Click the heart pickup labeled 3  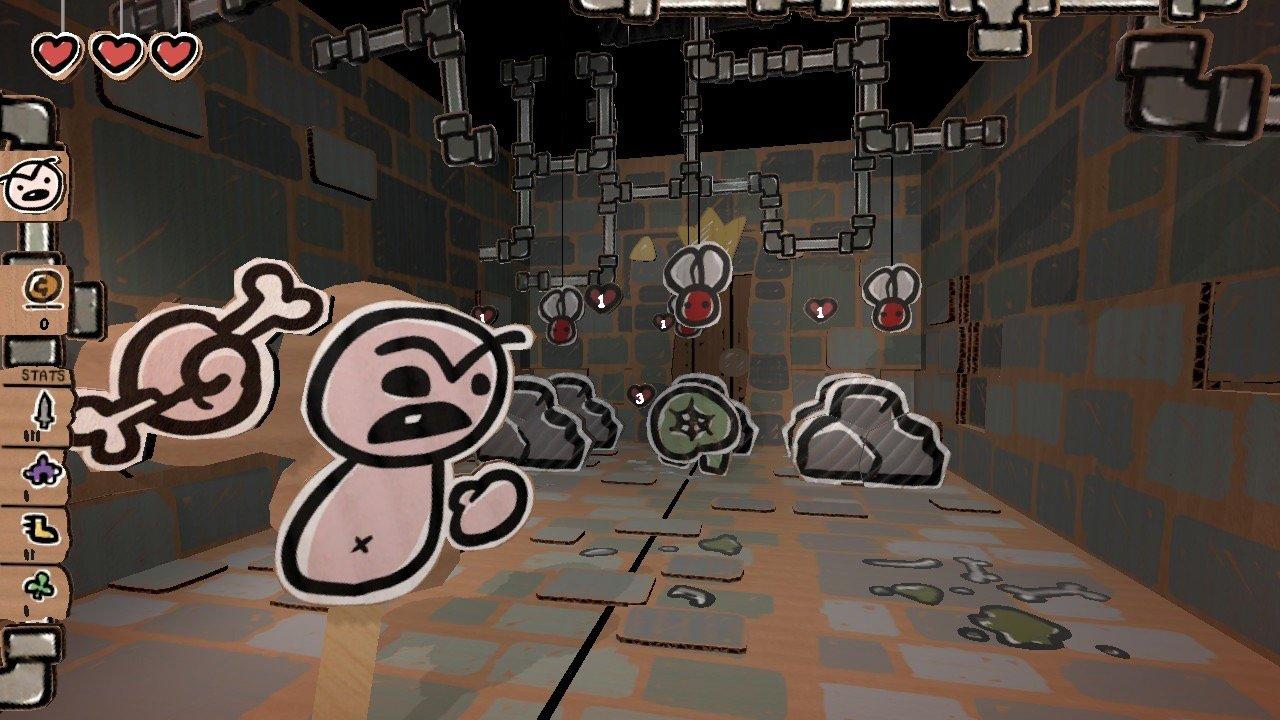click(639, 397)
